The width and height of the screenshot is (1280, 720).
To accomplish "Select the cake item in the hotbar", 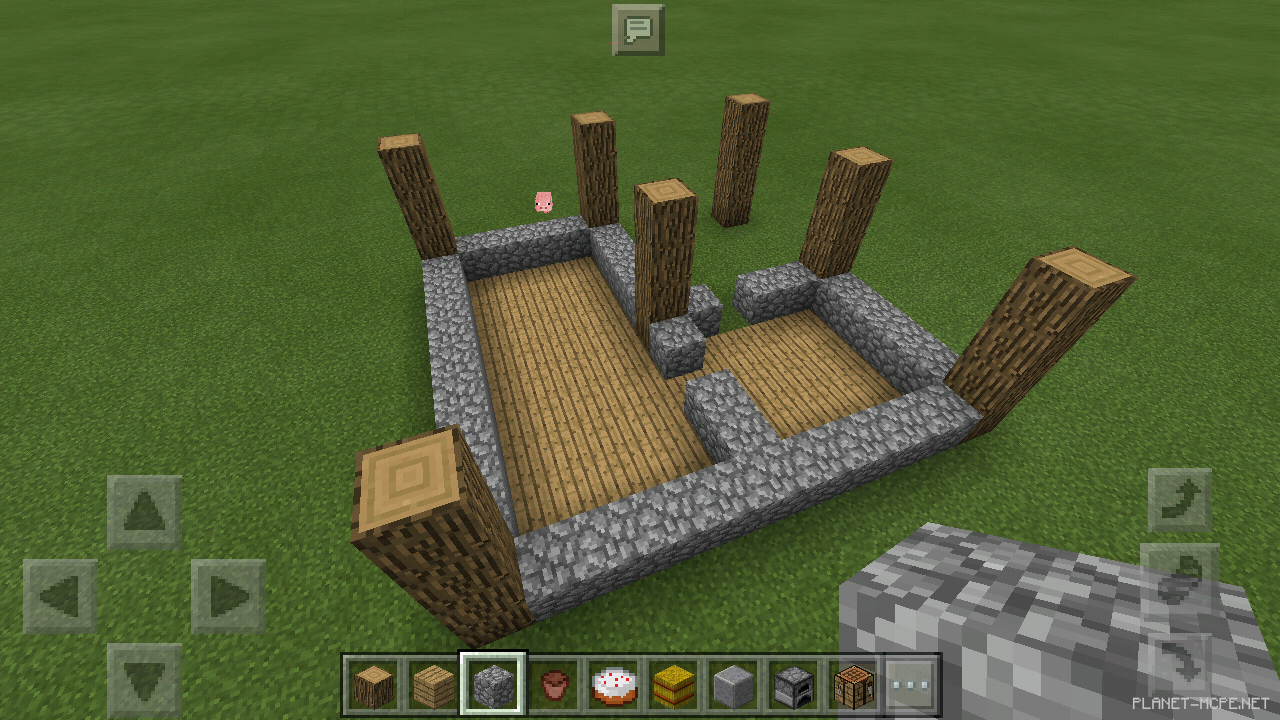I will pyautogui.click(x=612, y=686).
